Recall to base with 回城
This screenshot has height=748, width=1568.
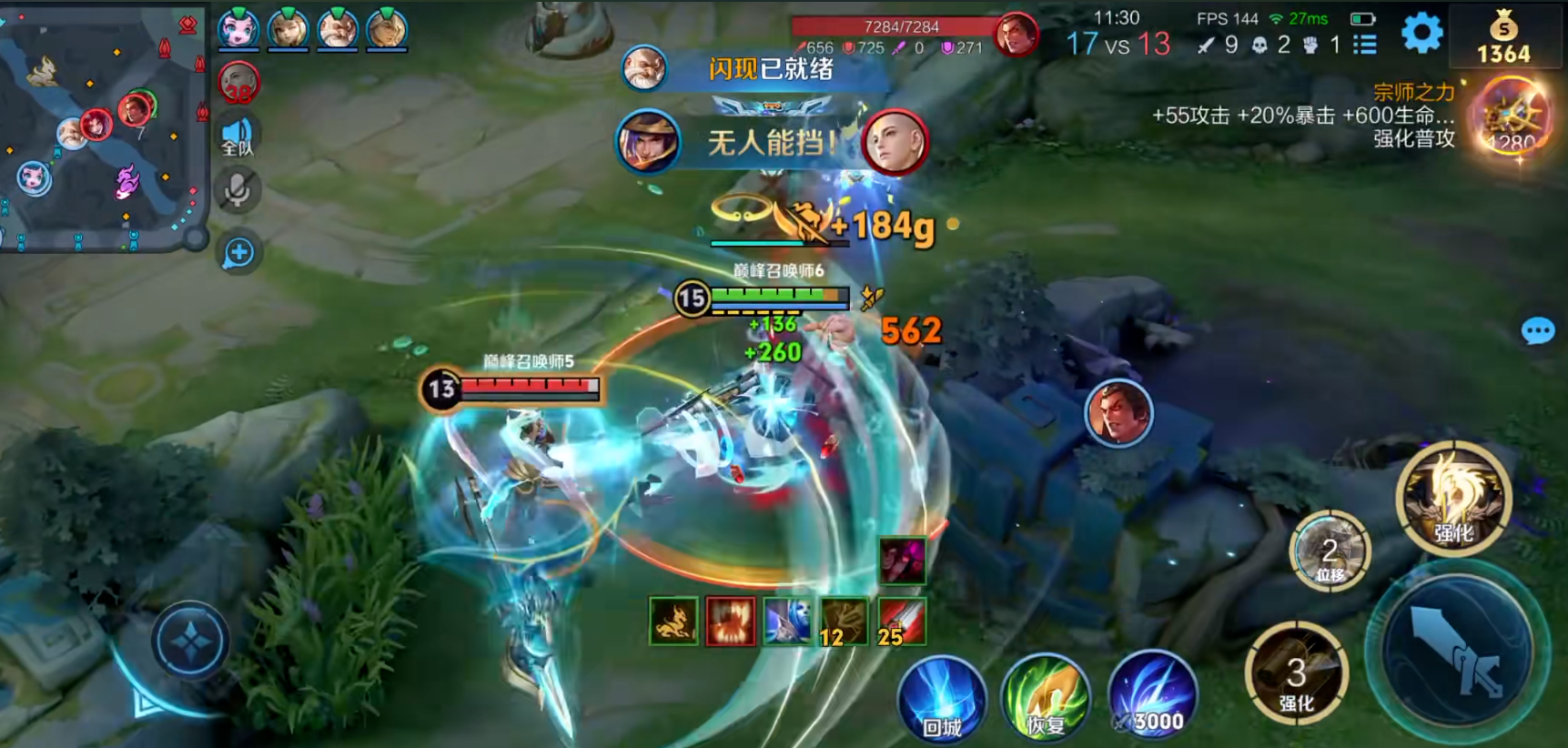tap(942, 700)
